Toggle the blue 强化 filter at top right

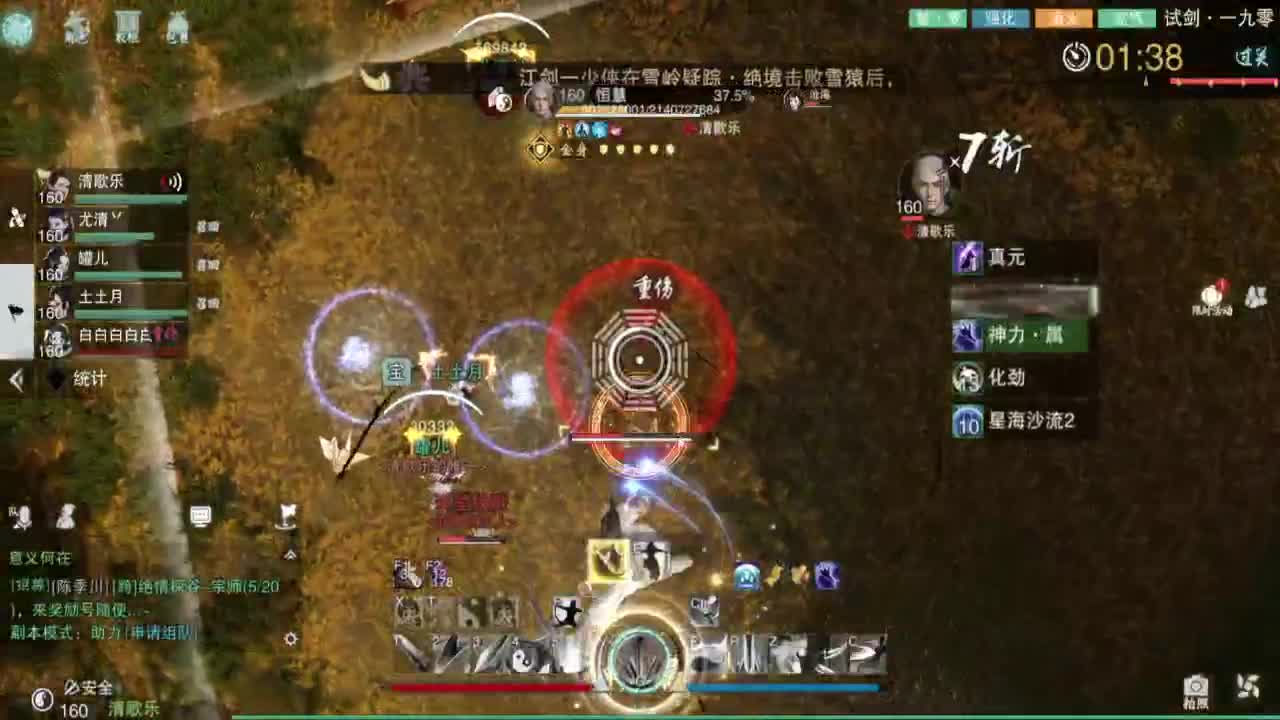(x=1000, y=18)
